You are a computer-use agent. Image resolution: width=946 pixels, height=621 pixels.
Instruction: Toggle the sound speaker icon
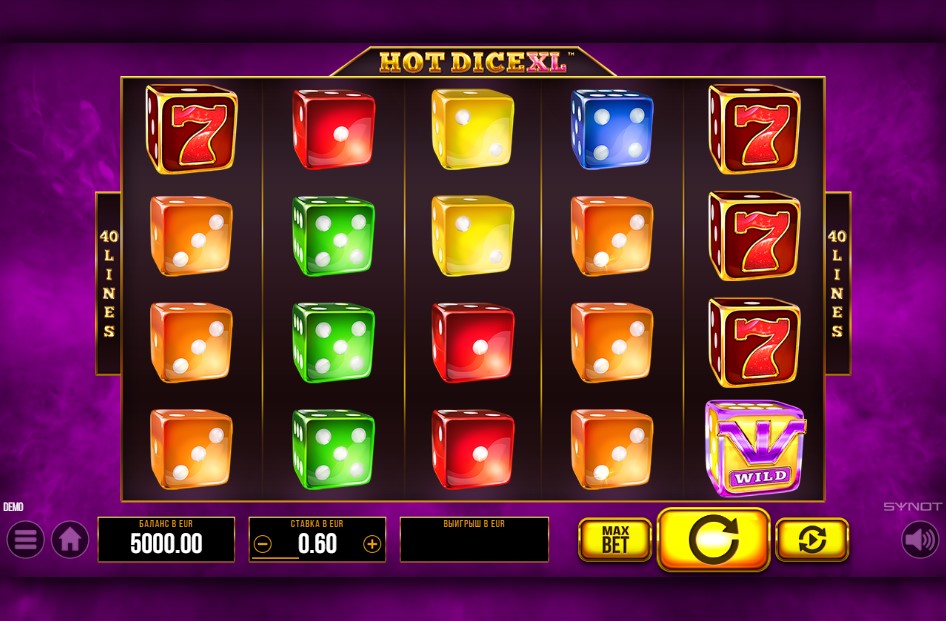(920, 540)
